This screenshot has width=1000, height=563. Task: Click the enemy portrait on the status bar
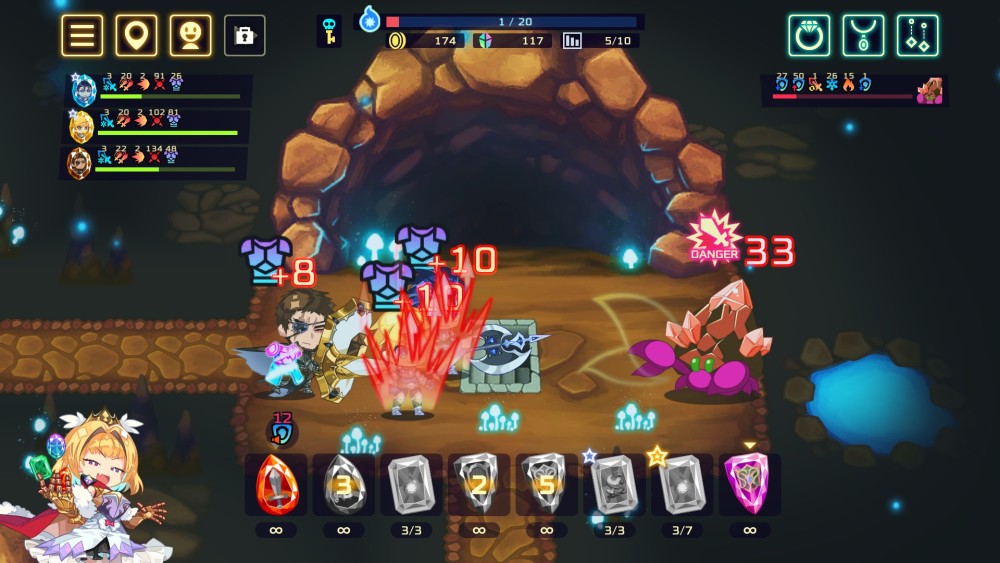[930, 91]
